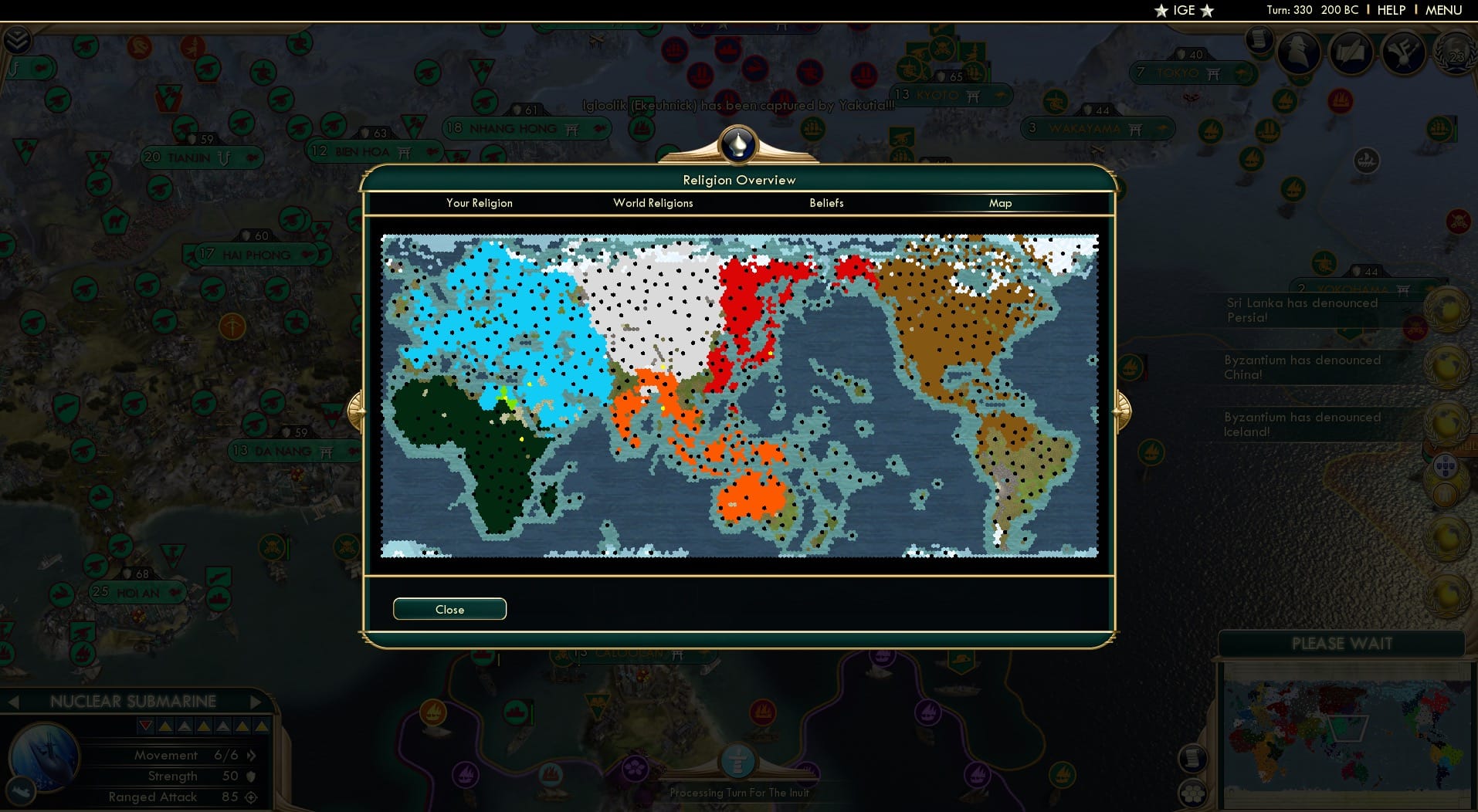The height and width of the screenshot is (812, 1478).
Task: Close the Religion Overview
Action: 449,609
